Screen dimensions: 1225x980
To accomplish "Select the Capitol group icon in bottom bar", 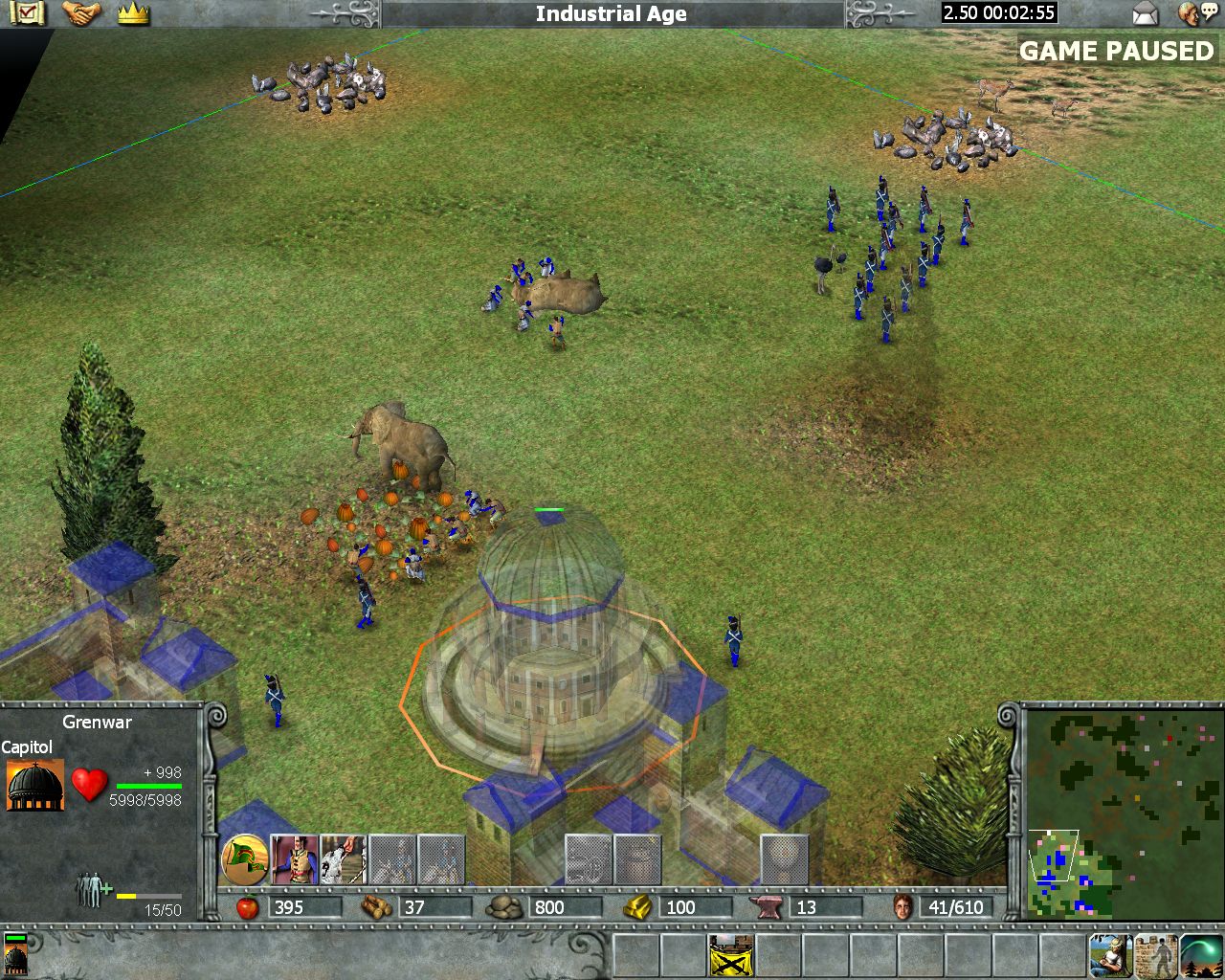I will point(16,953).
